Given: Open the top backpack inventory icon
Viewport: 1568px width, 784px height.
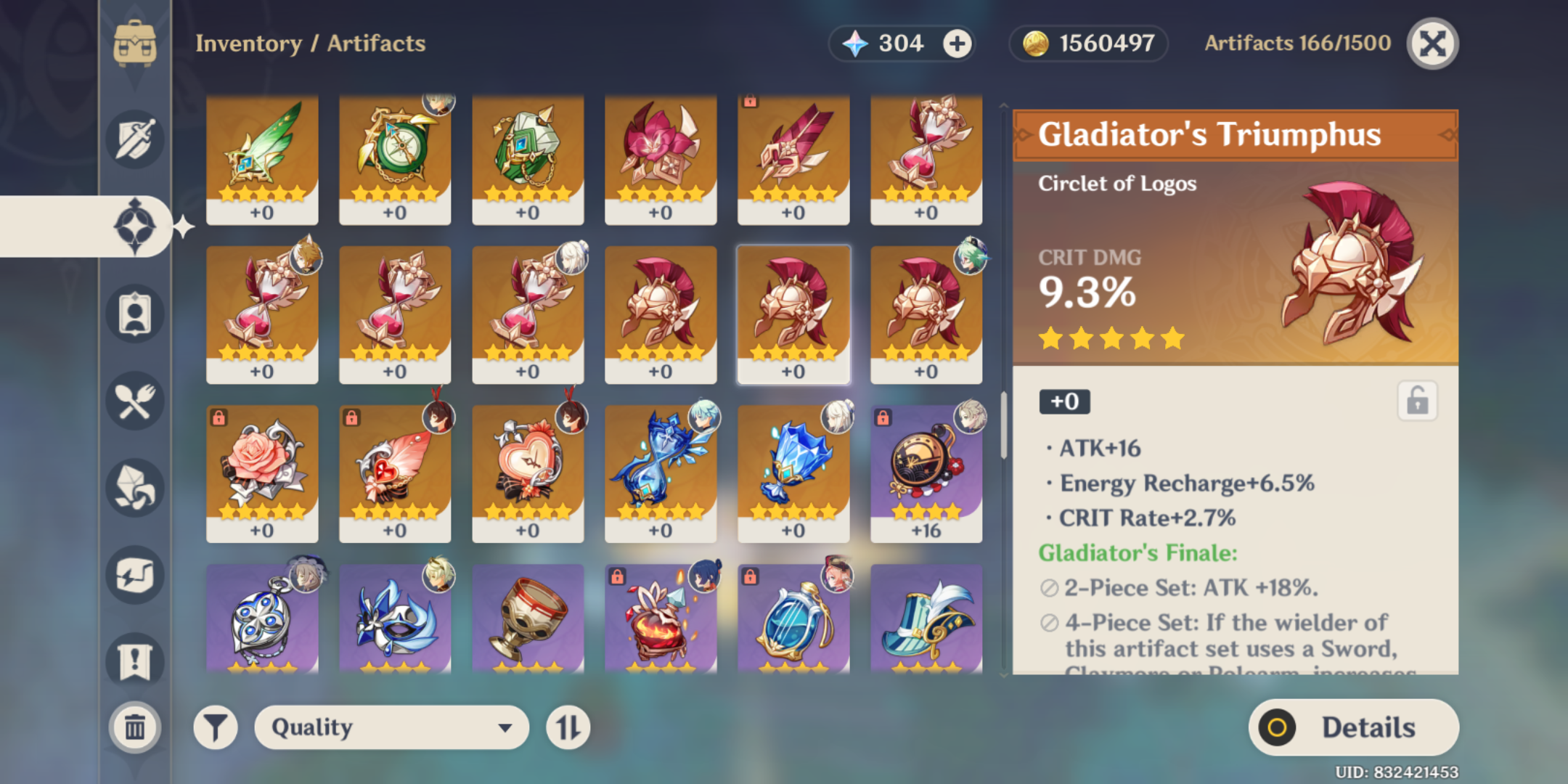Looking at the screenshot, I should tap(134, 44).
